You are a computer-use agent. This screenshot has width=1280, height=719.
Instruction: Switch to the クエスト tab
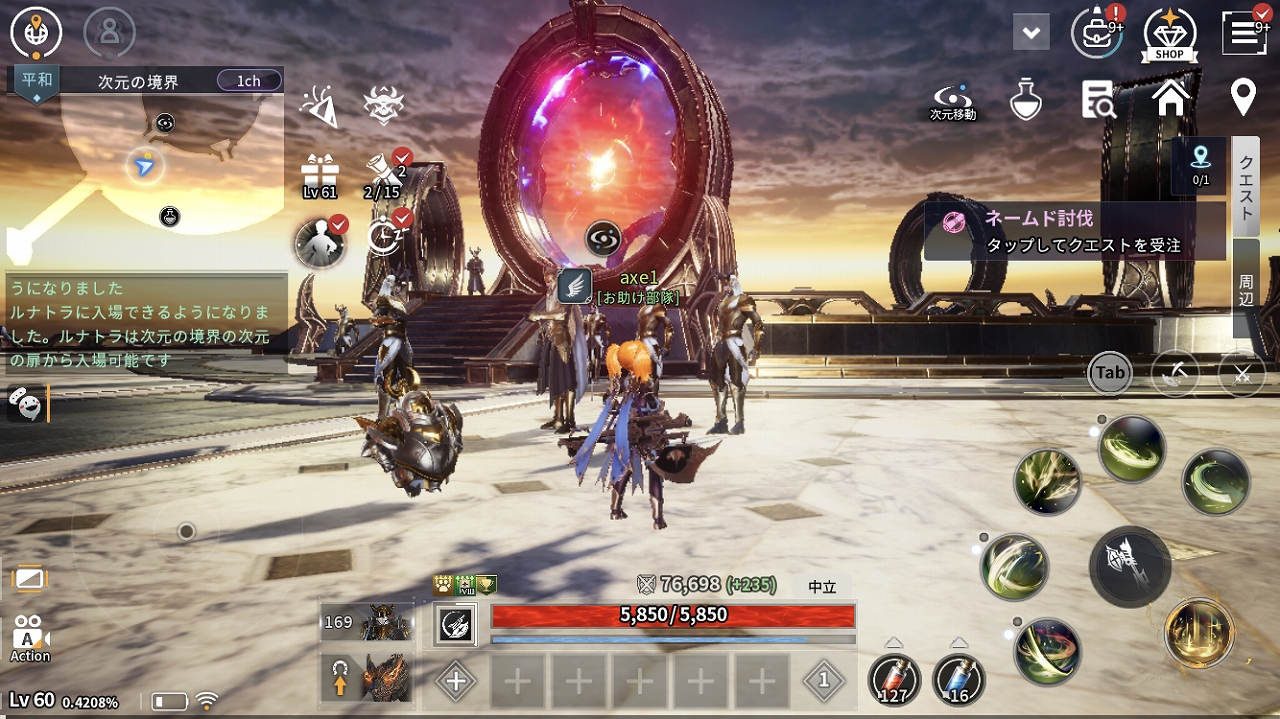click(1246, 187)
